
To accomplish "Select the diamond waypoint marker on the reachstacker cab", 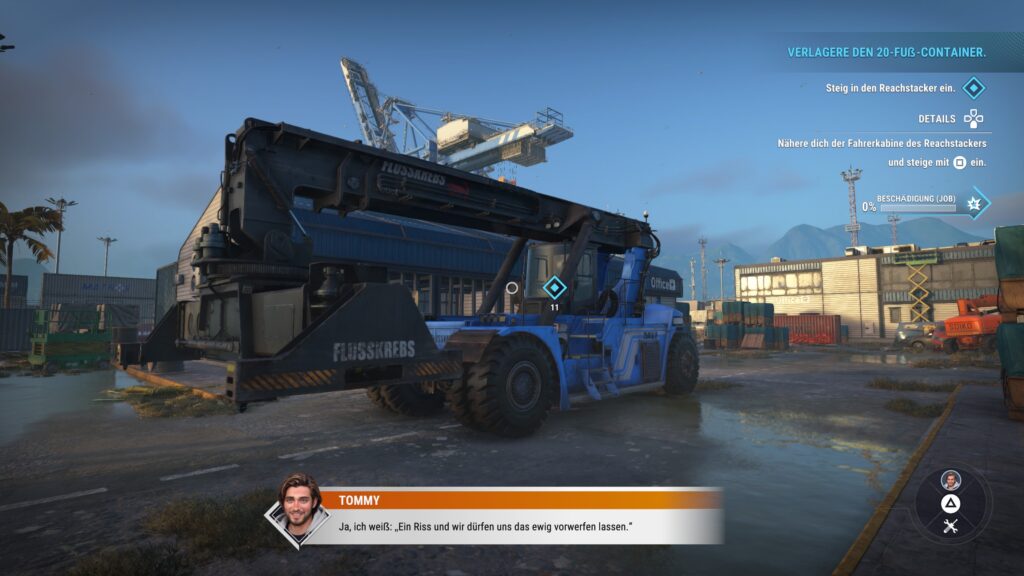I will click(x=553, y=288).
